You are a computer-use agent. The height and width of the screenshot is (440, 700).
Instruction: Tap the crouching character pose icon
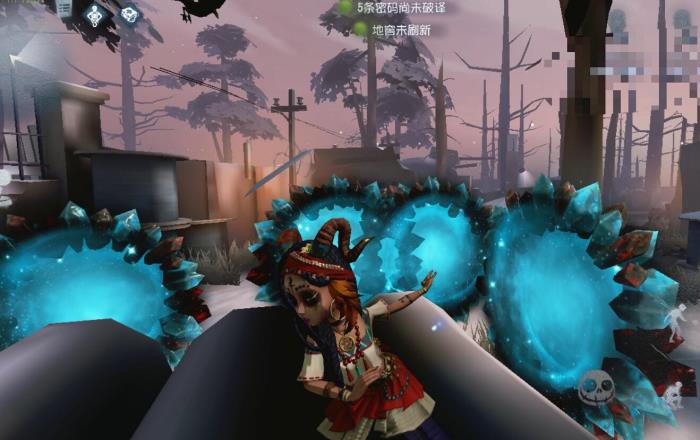[x=677, y=389]
